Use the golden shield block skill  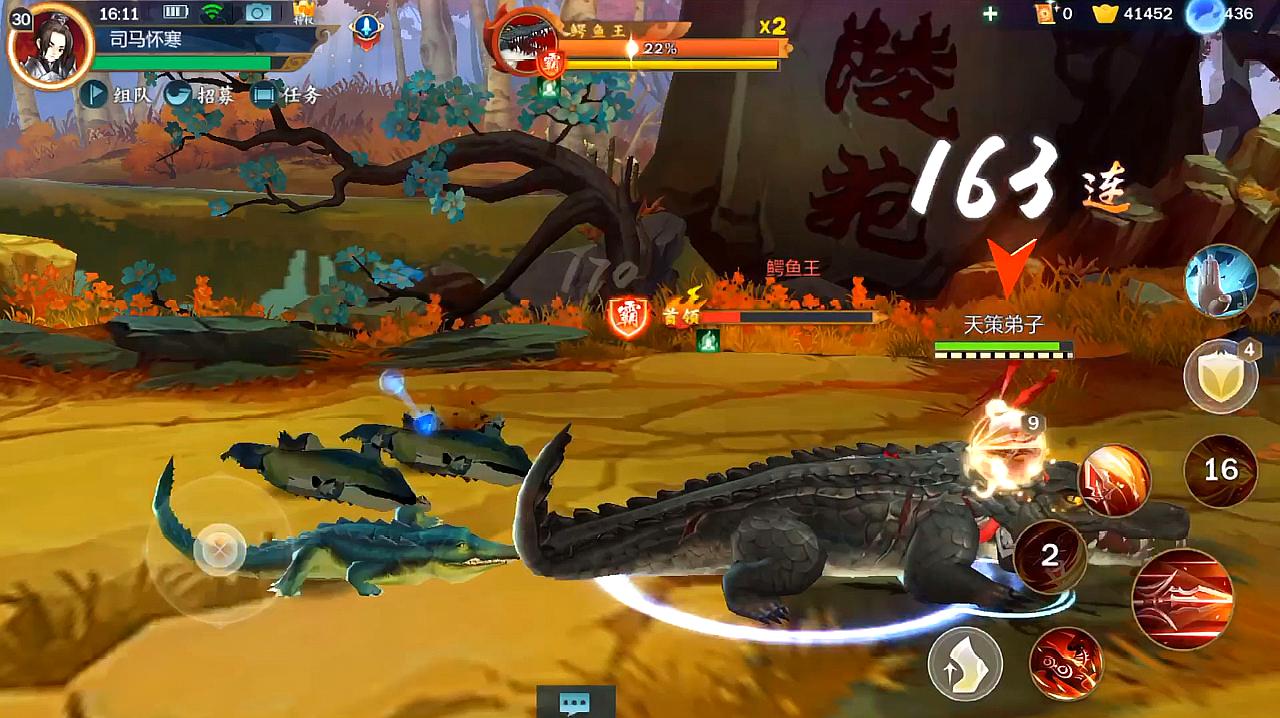pyautogui.click(x=1220, y=377)
